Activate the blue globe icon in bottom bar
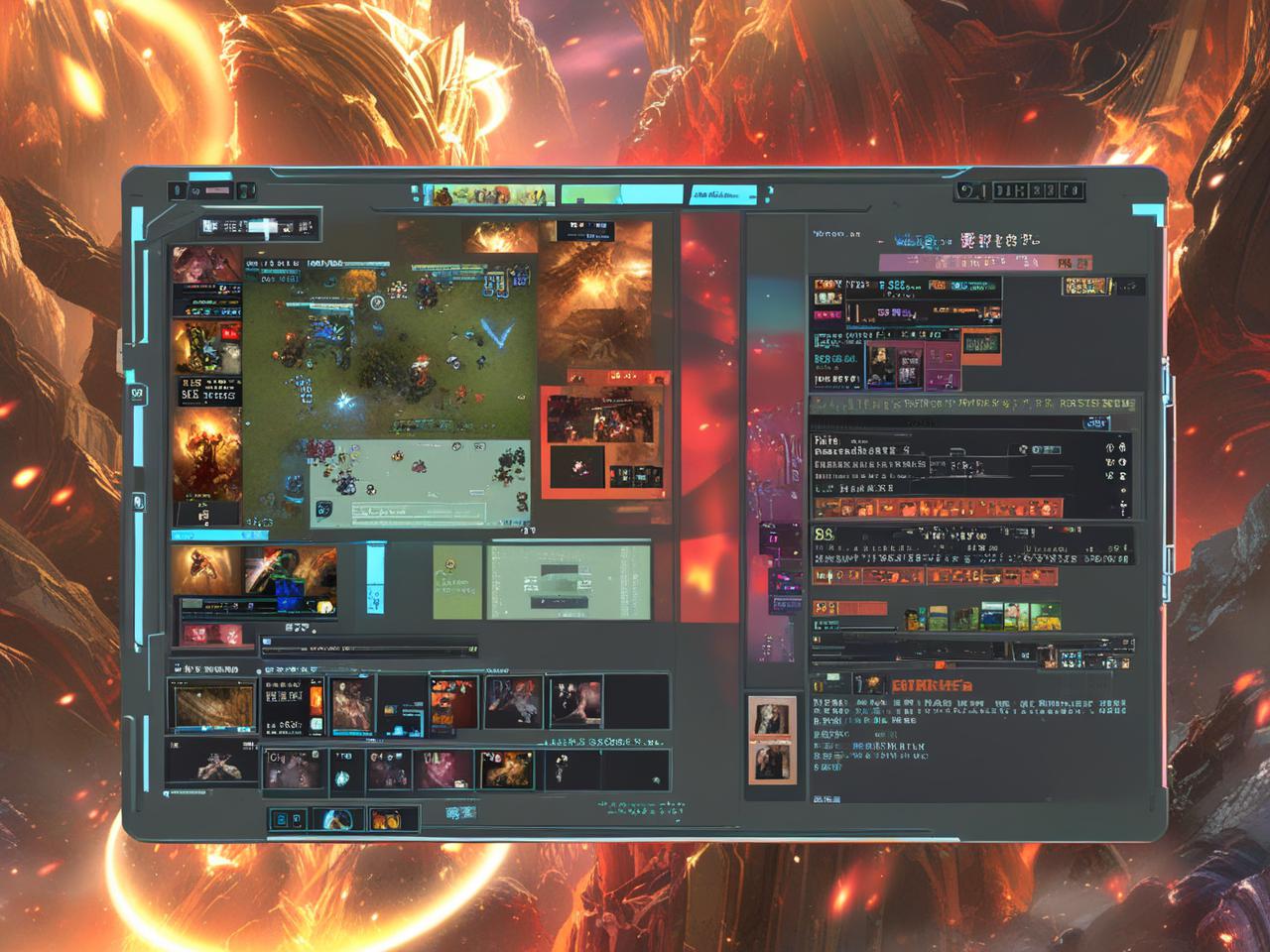This screenshot has width=1270, height=952. point(338,820)
